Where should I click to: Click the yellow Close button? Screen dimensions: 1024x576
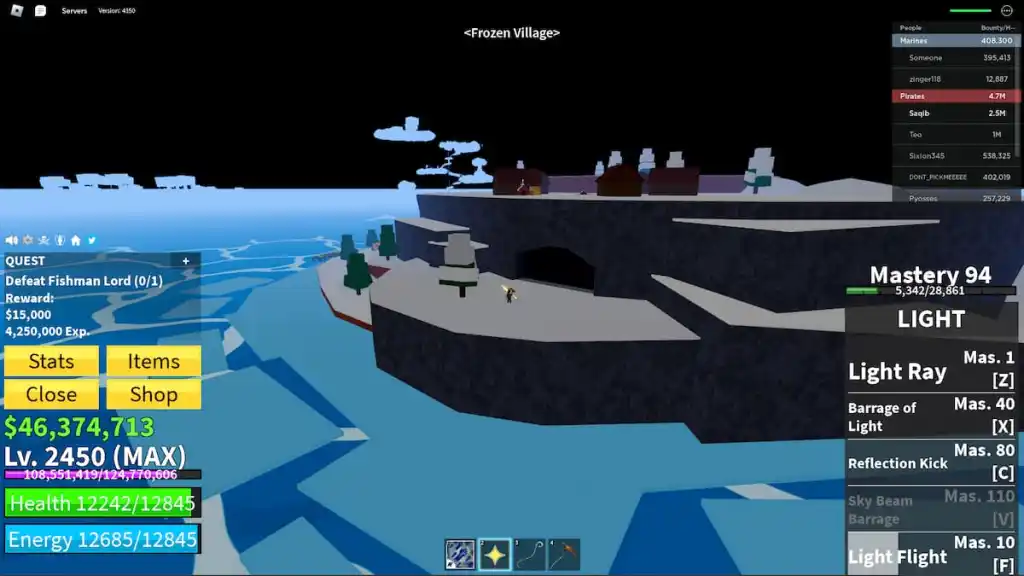51,394
